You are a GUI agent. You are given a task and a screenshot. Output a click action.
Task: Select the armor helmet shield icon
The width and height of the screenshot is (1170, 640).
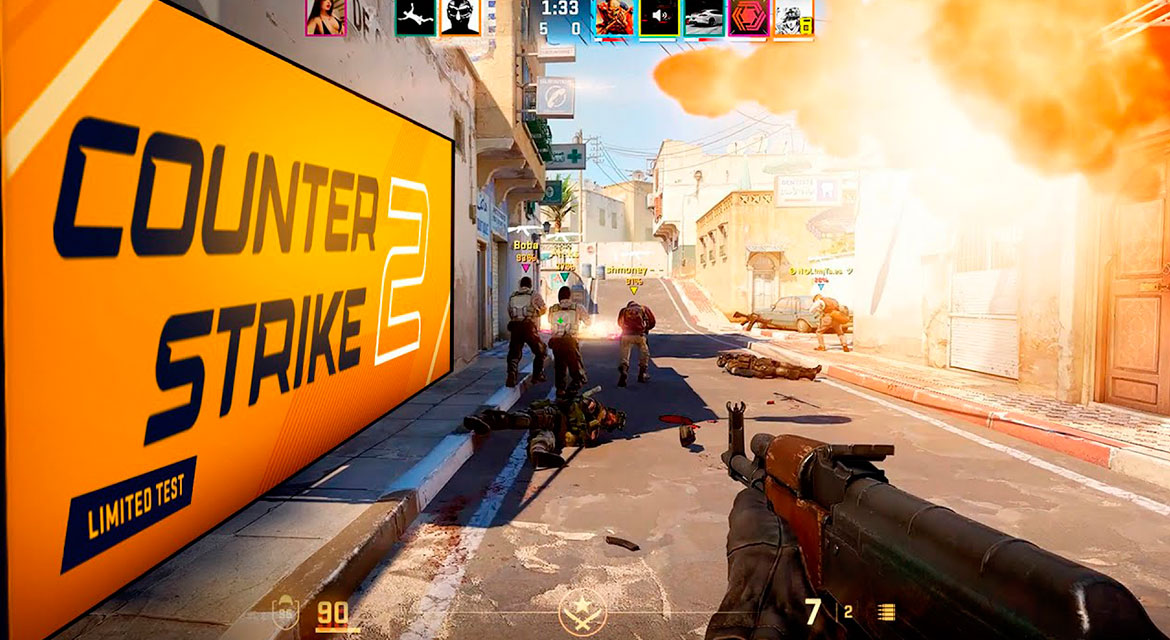pyautogui.click(x=284, y=611)
